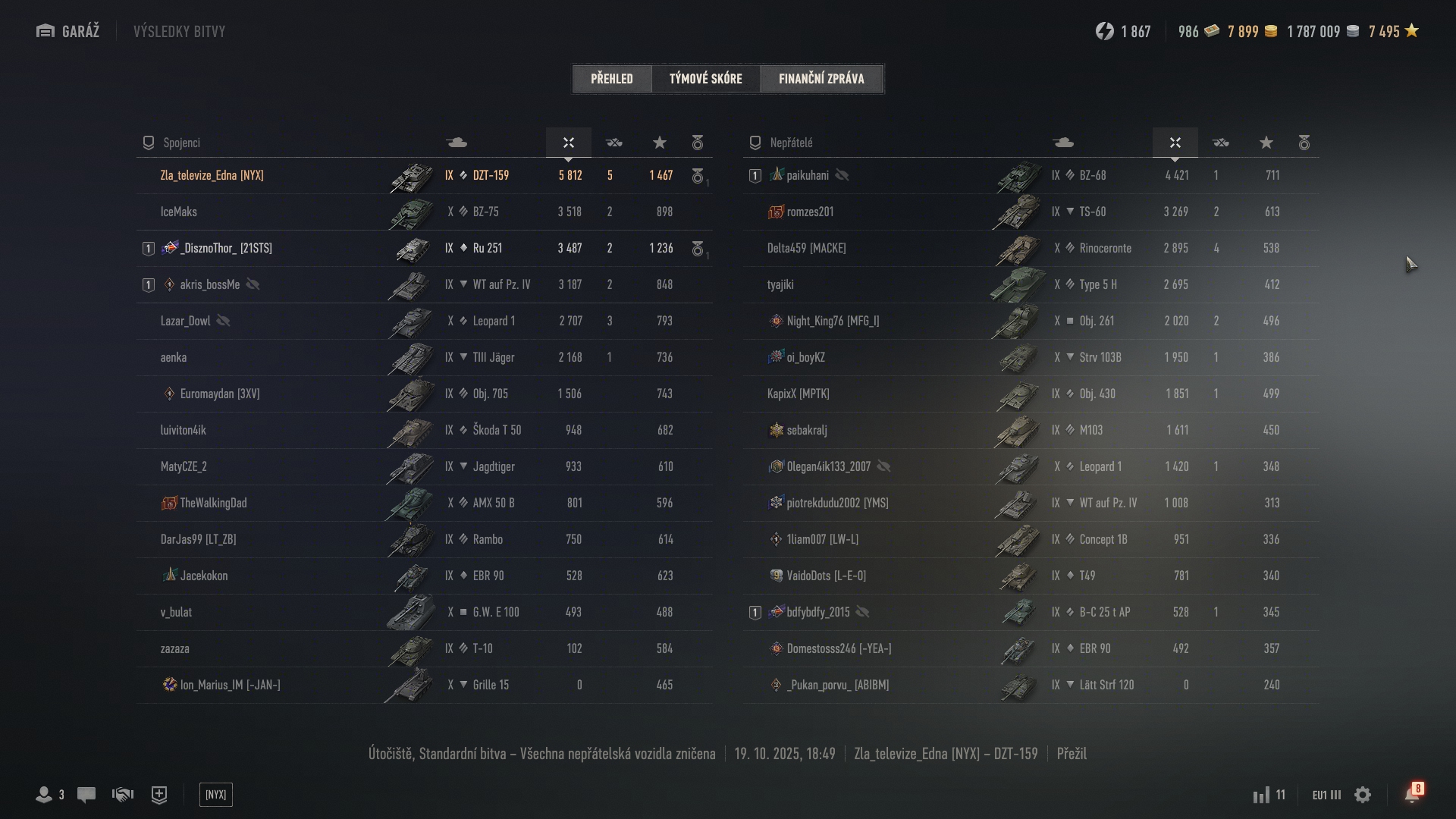Open the notifications bell with badge
Viewport: 1456px width, 819px height.
pos(1412,794)
